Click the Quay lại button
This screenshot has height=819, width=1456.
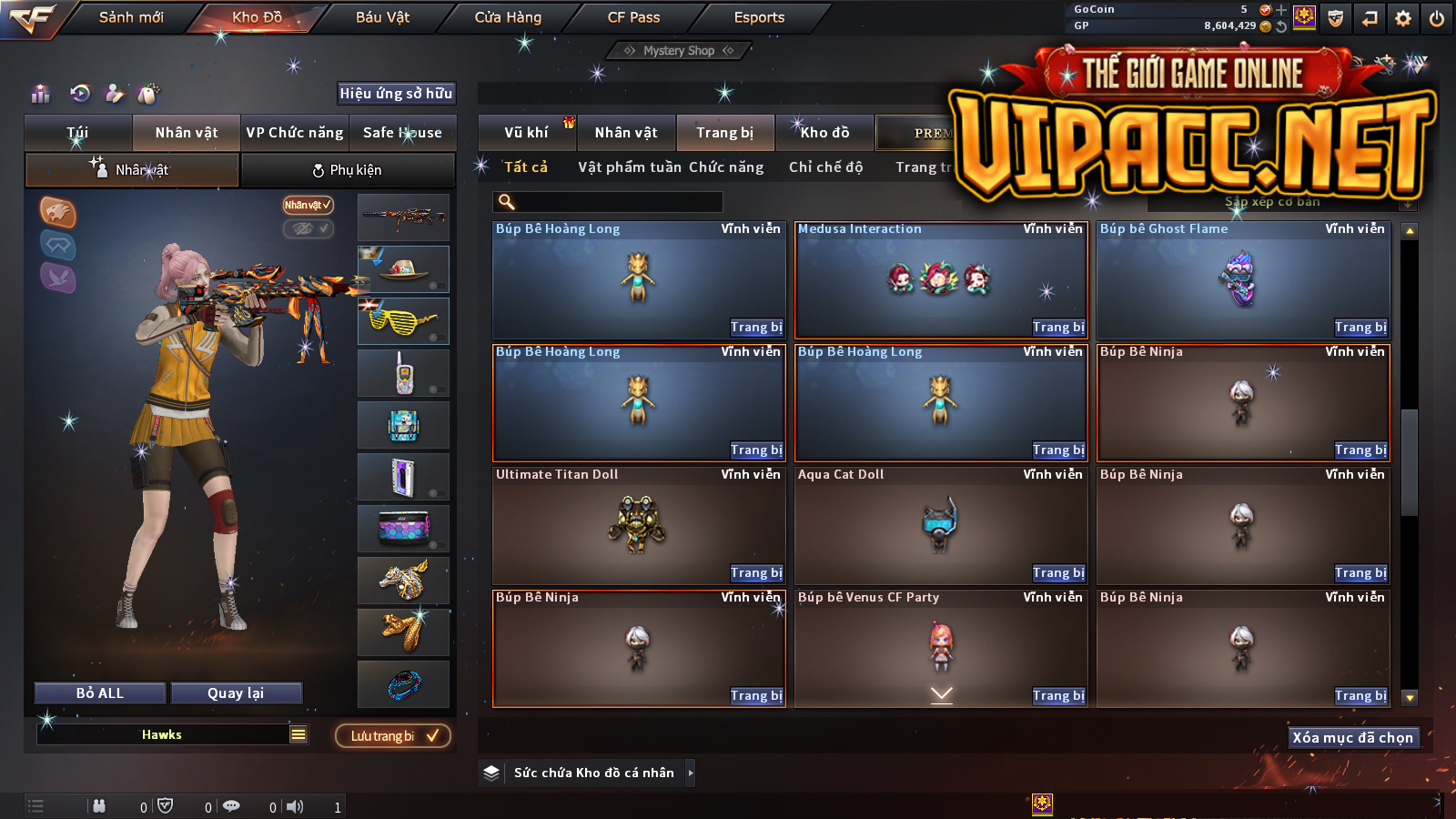tap(236, 693)
